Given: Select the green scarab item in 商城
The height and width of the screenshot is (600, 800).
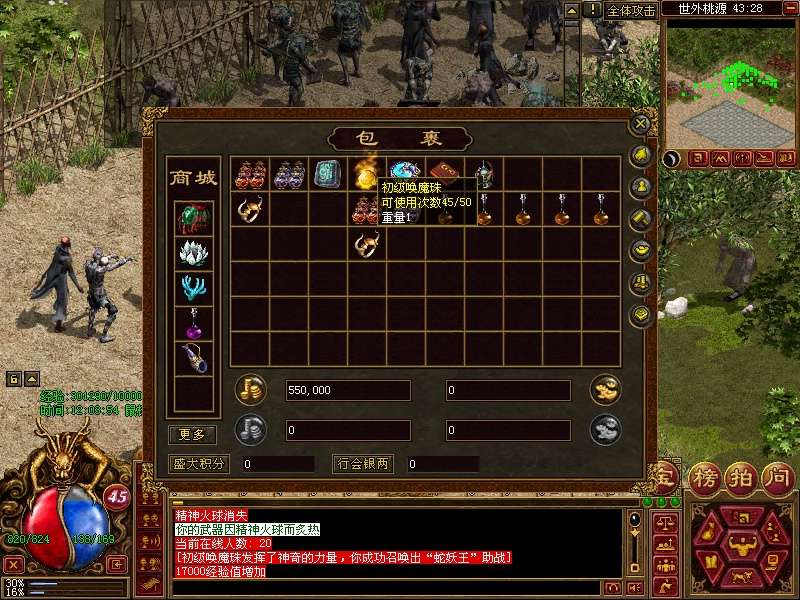Looking at the screenshot, I should click(x=193, y=217).
